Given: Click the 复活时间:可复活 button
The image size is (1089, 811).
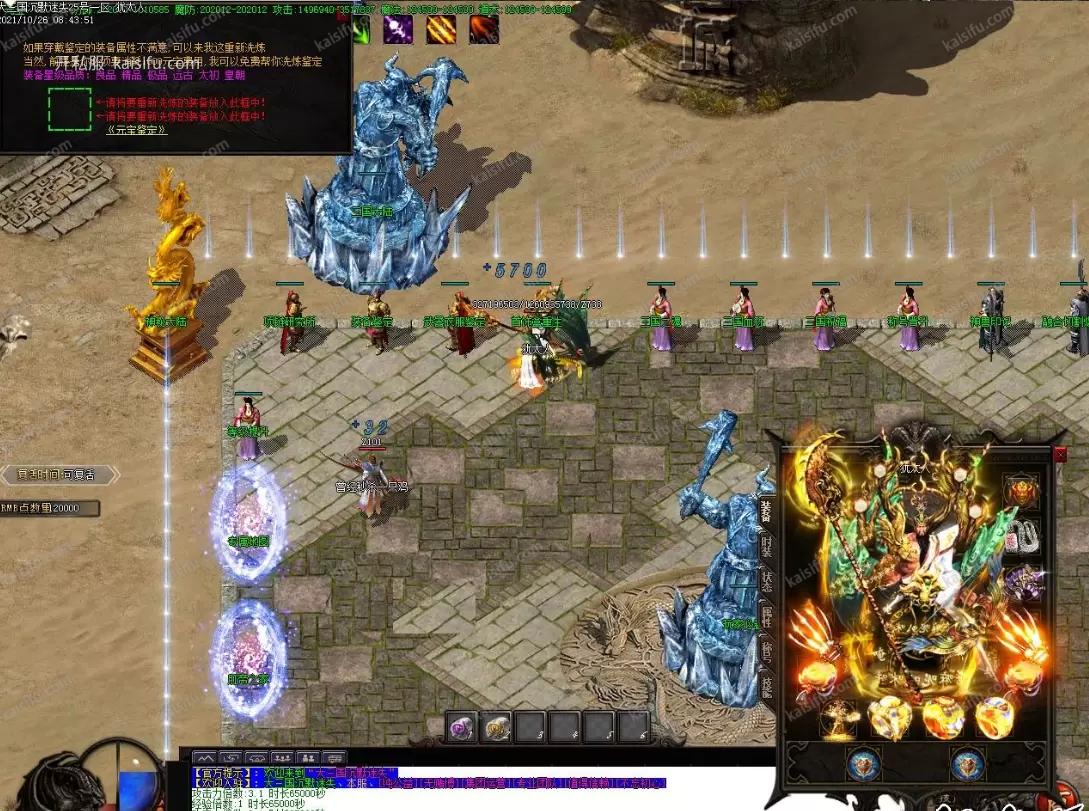Looking at the screenshot, I should point(55,474).
